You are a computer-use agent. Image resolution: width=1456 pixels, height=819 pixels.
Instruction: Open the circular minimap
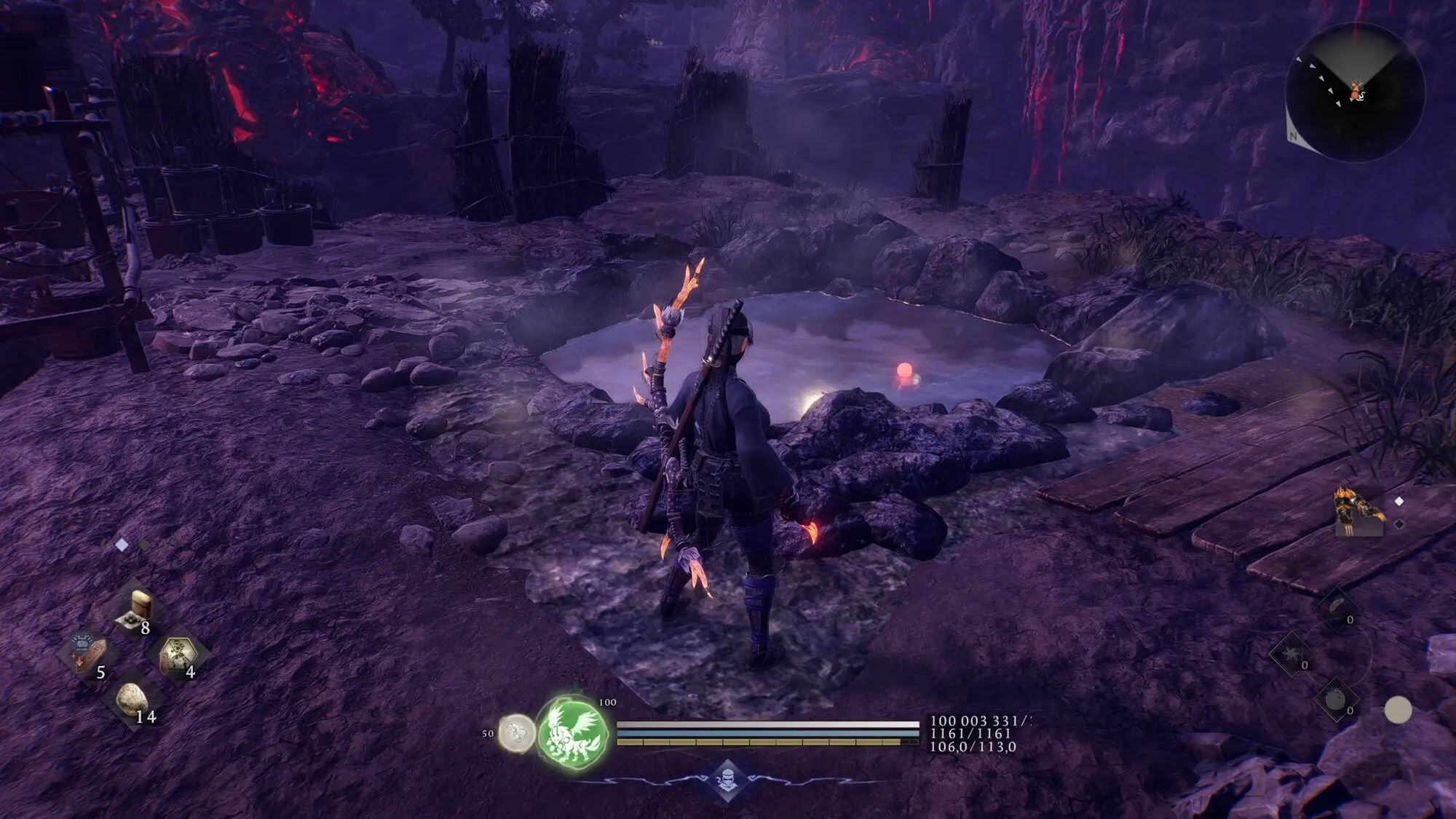(x=1355, y=92)
